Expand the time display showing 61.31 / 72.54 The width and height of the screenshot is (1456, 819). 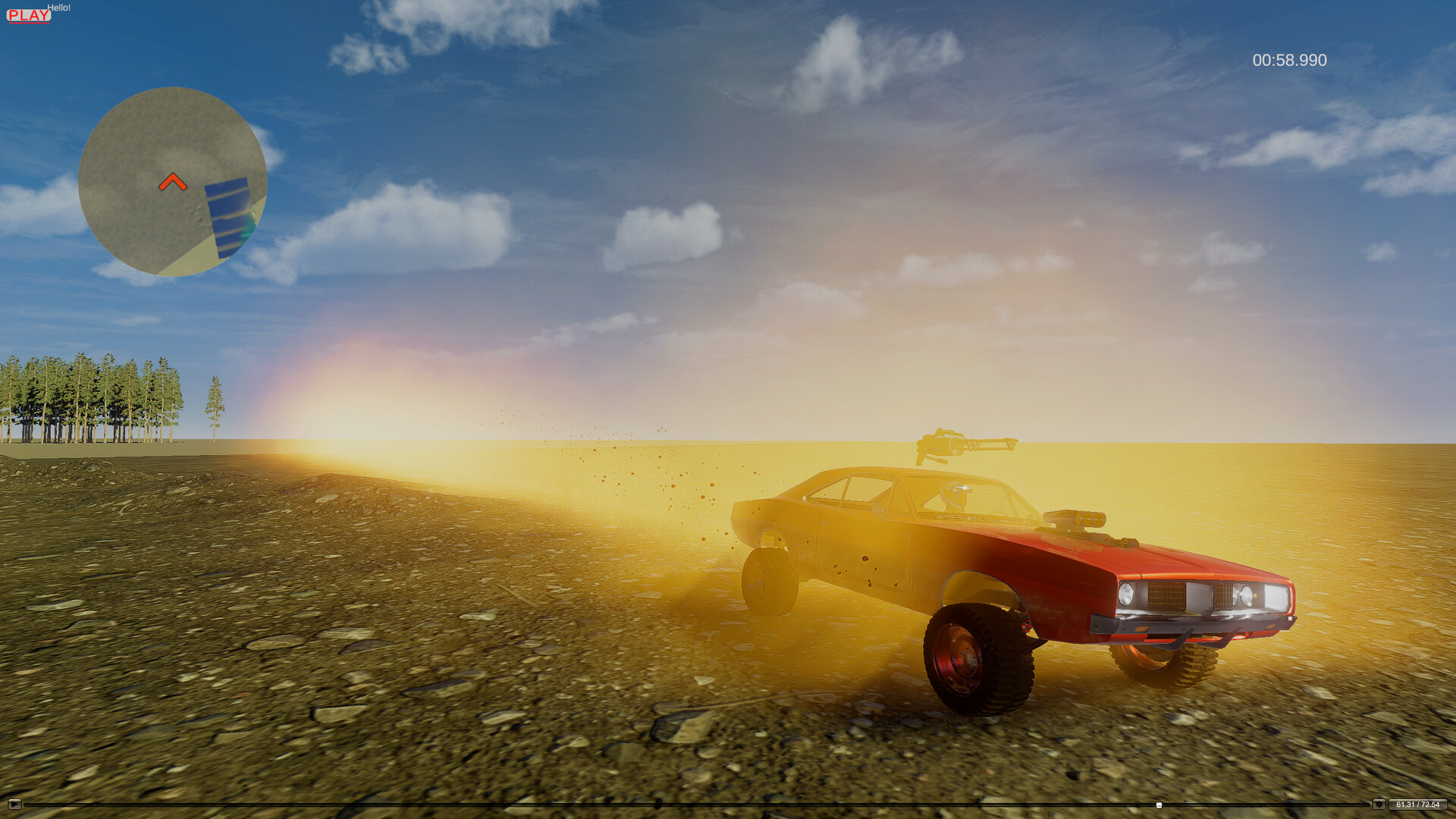[1420, 804]
